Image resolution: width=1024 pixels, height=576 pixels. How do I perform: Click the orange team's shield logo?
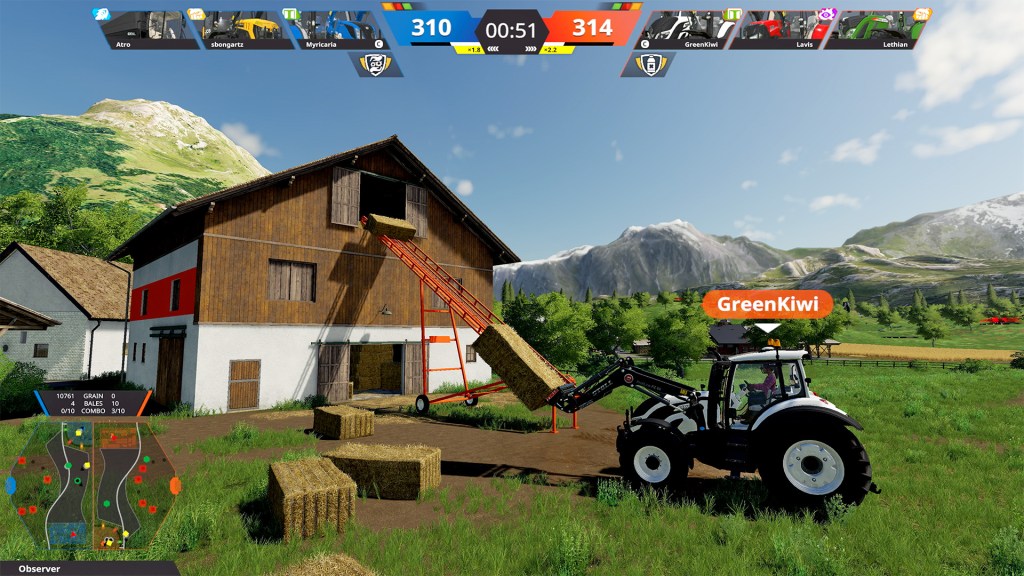648,65
